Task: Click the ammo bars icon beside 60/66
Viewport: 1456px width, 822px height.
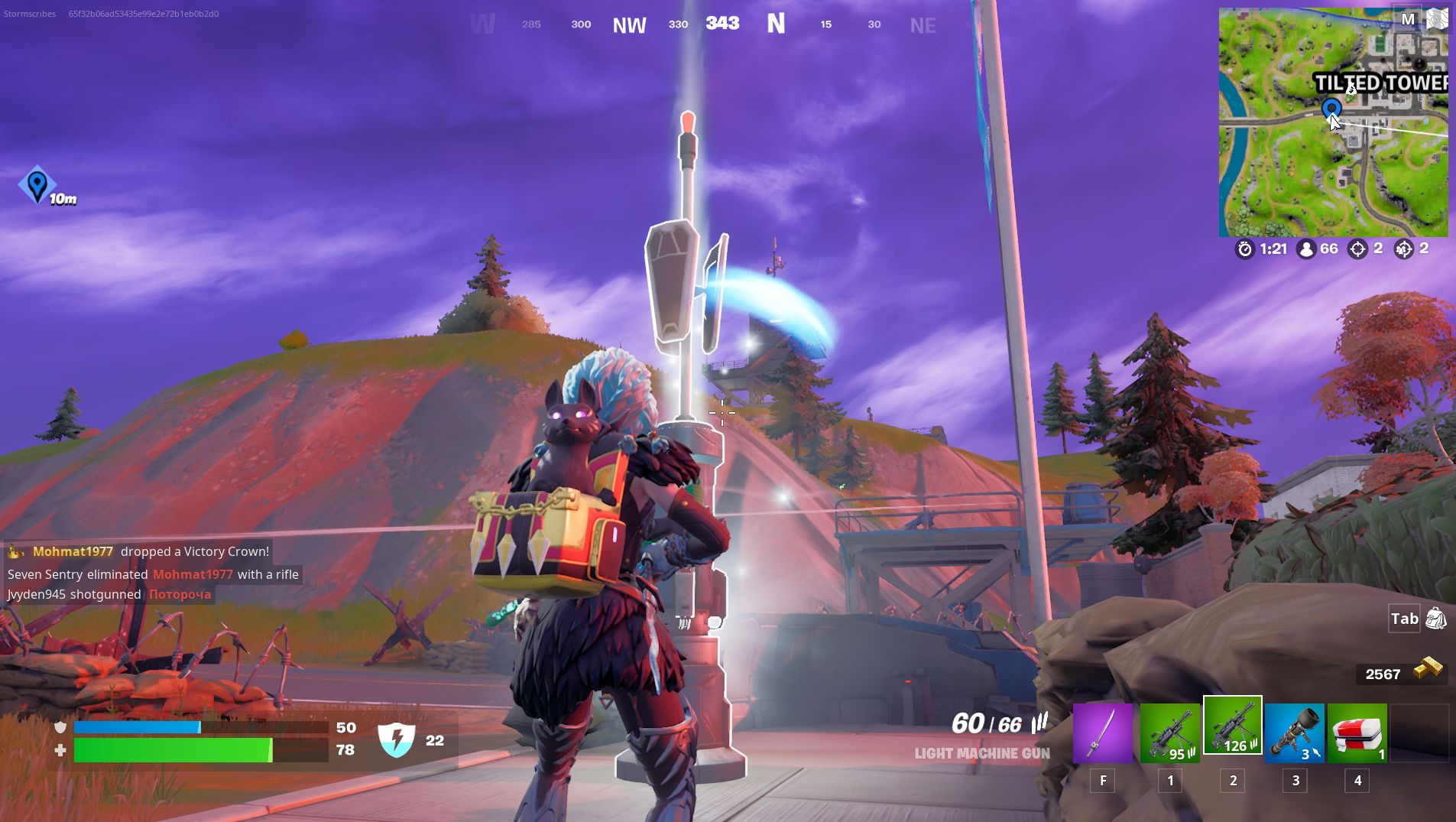Action: click(x=1039, y=723)
